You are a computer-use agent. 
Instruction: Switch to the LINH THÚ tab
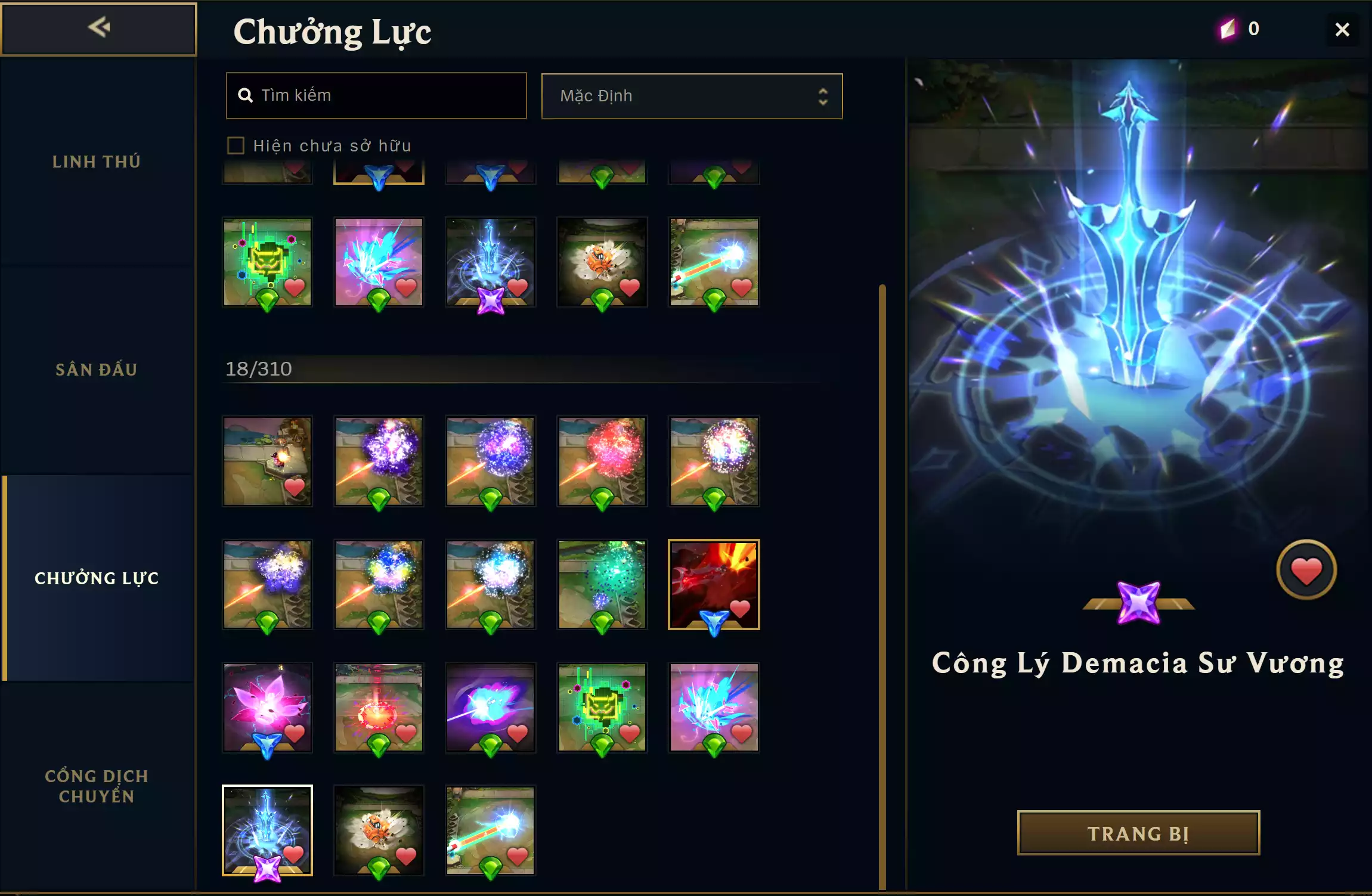coord(97,161)
